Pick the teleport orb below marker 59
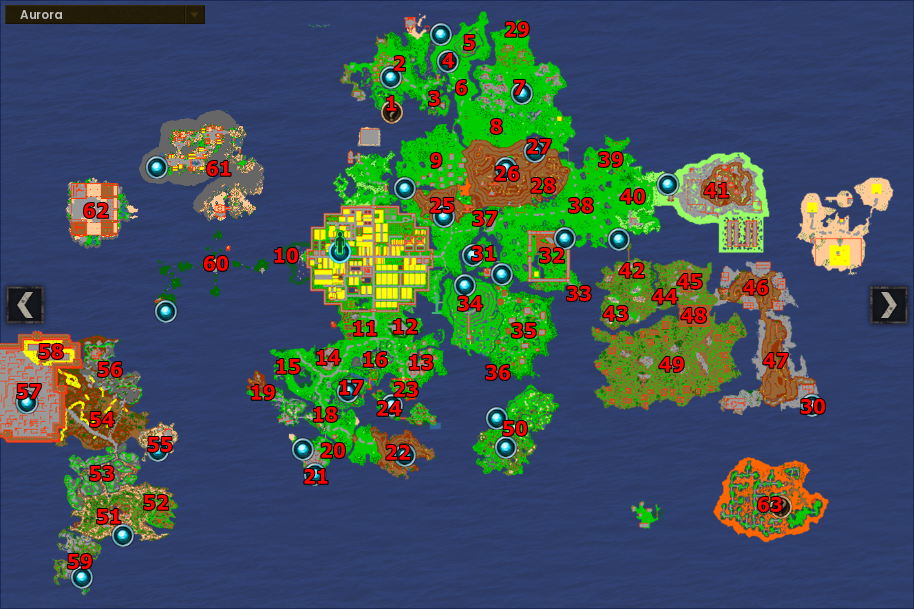 click(x=82, y=577)
